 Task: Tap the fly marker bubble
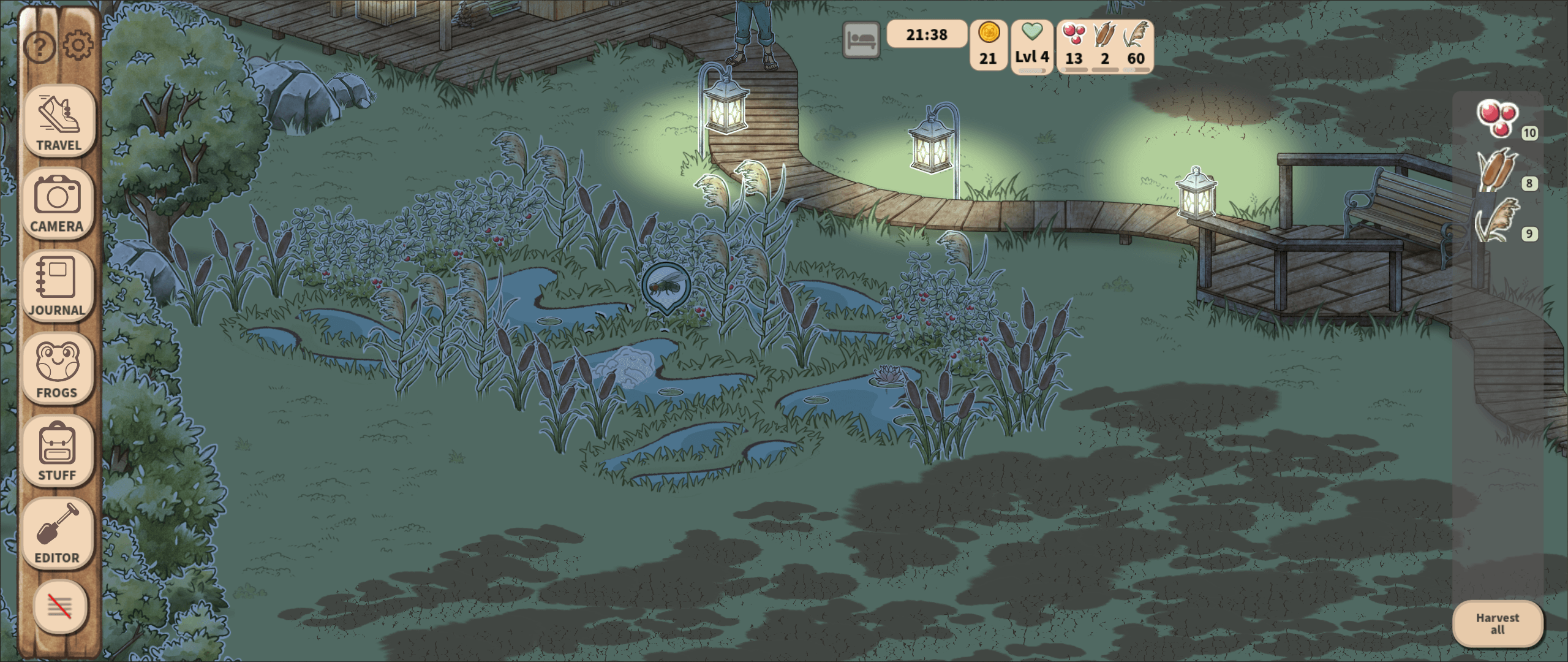pos(666,286)
